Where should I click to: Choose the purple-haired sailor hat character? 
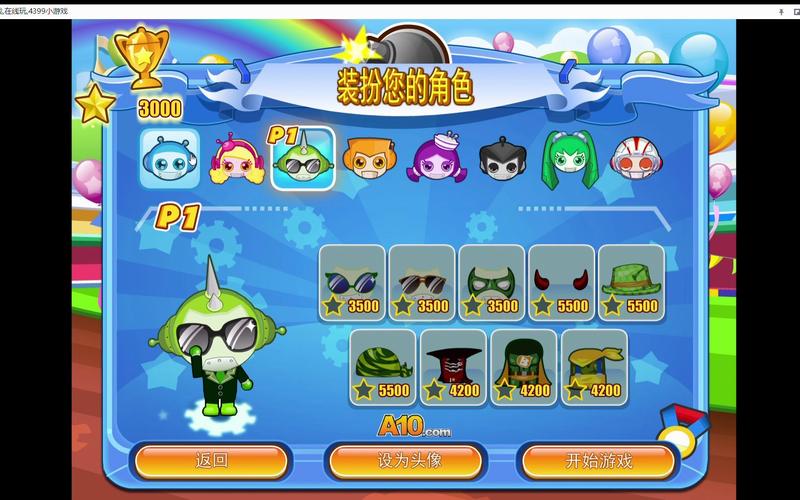(434, 159)
